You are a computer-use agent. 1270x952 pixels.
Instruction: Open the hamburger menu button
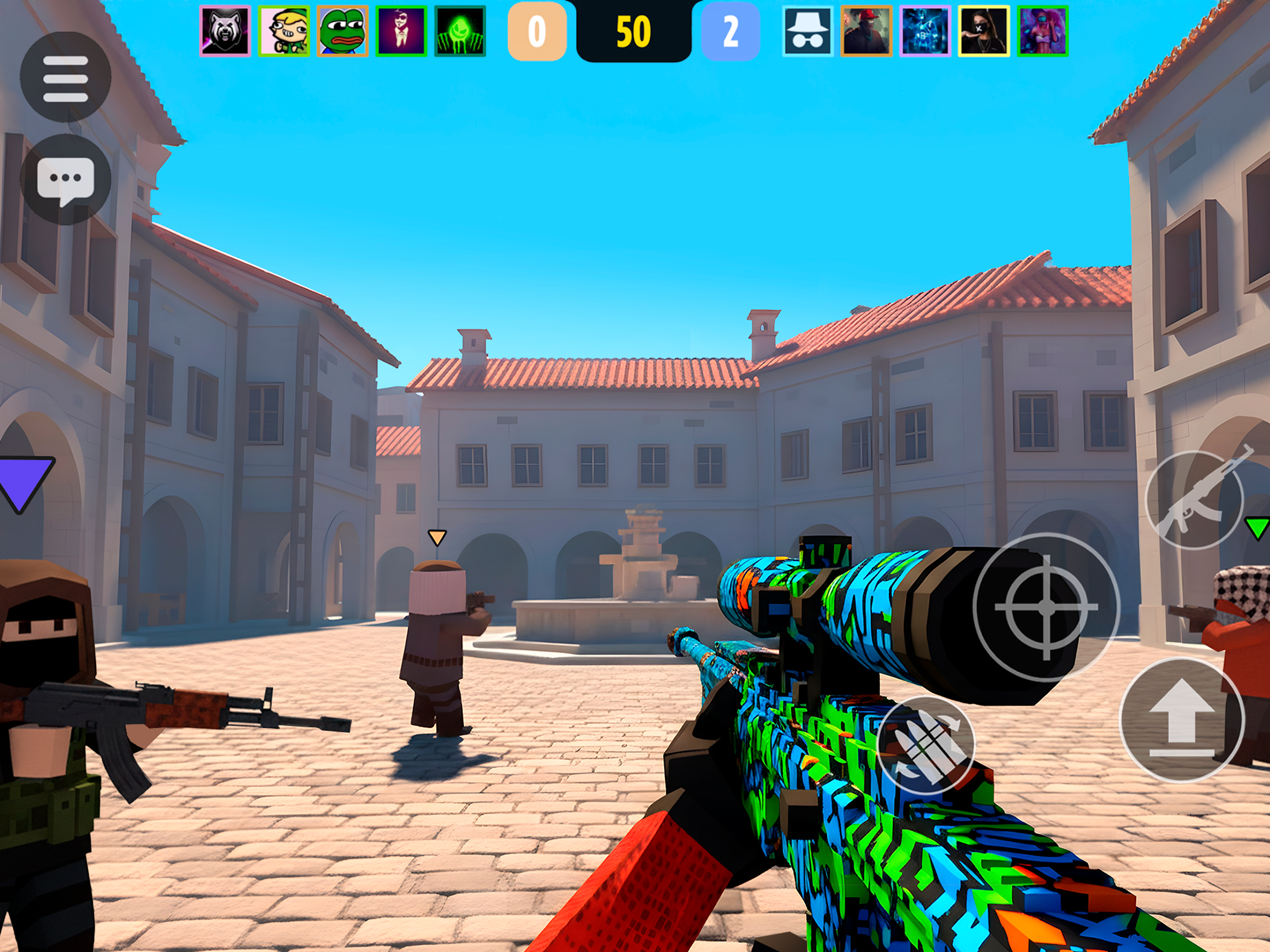65,77
